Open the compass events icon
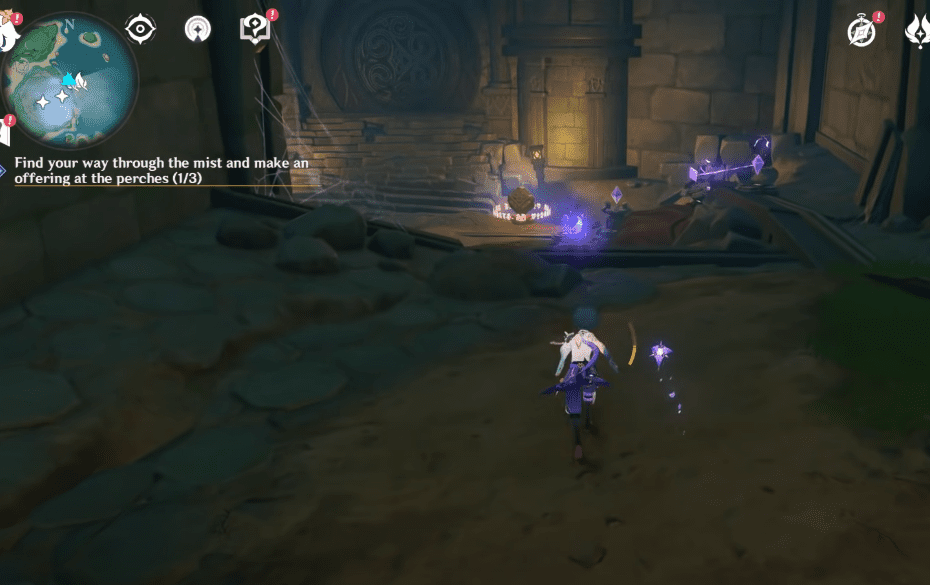 click(x=862, y=31)
